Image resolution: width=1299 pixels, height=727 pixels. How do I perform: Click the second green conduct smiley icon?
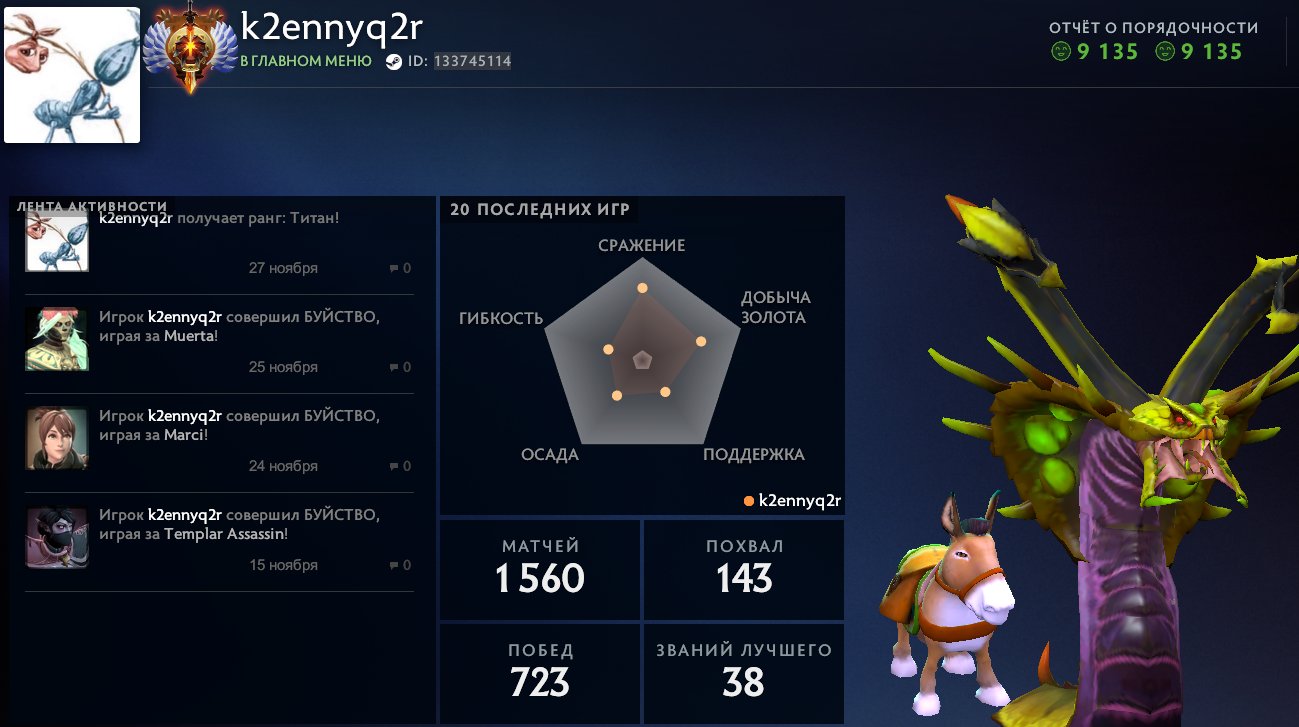pyautogui.click(x=1166, y=52)
